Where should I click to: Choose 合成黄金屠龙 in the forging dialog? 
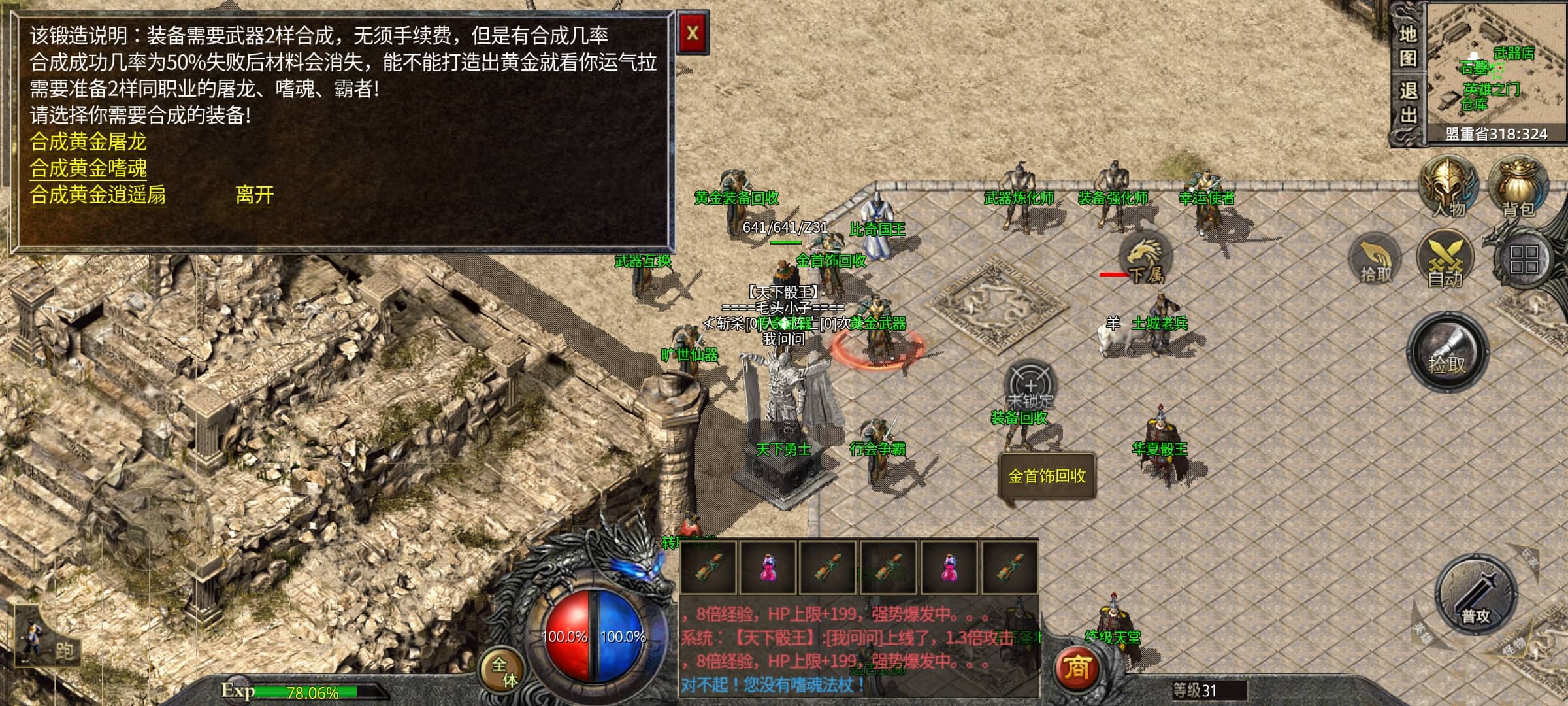click(88, 142)
